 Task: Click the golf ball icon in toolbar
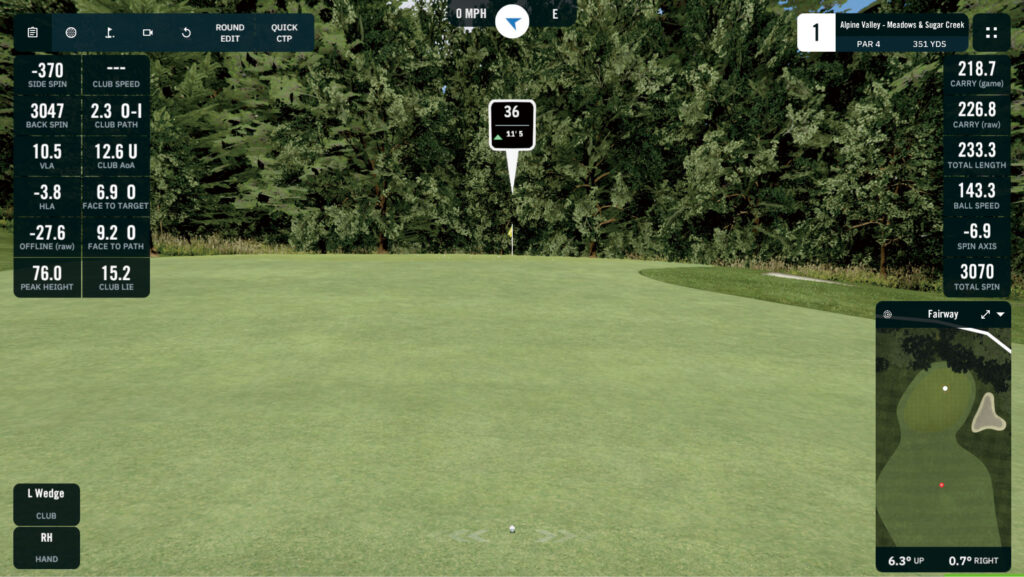point(71,32)
